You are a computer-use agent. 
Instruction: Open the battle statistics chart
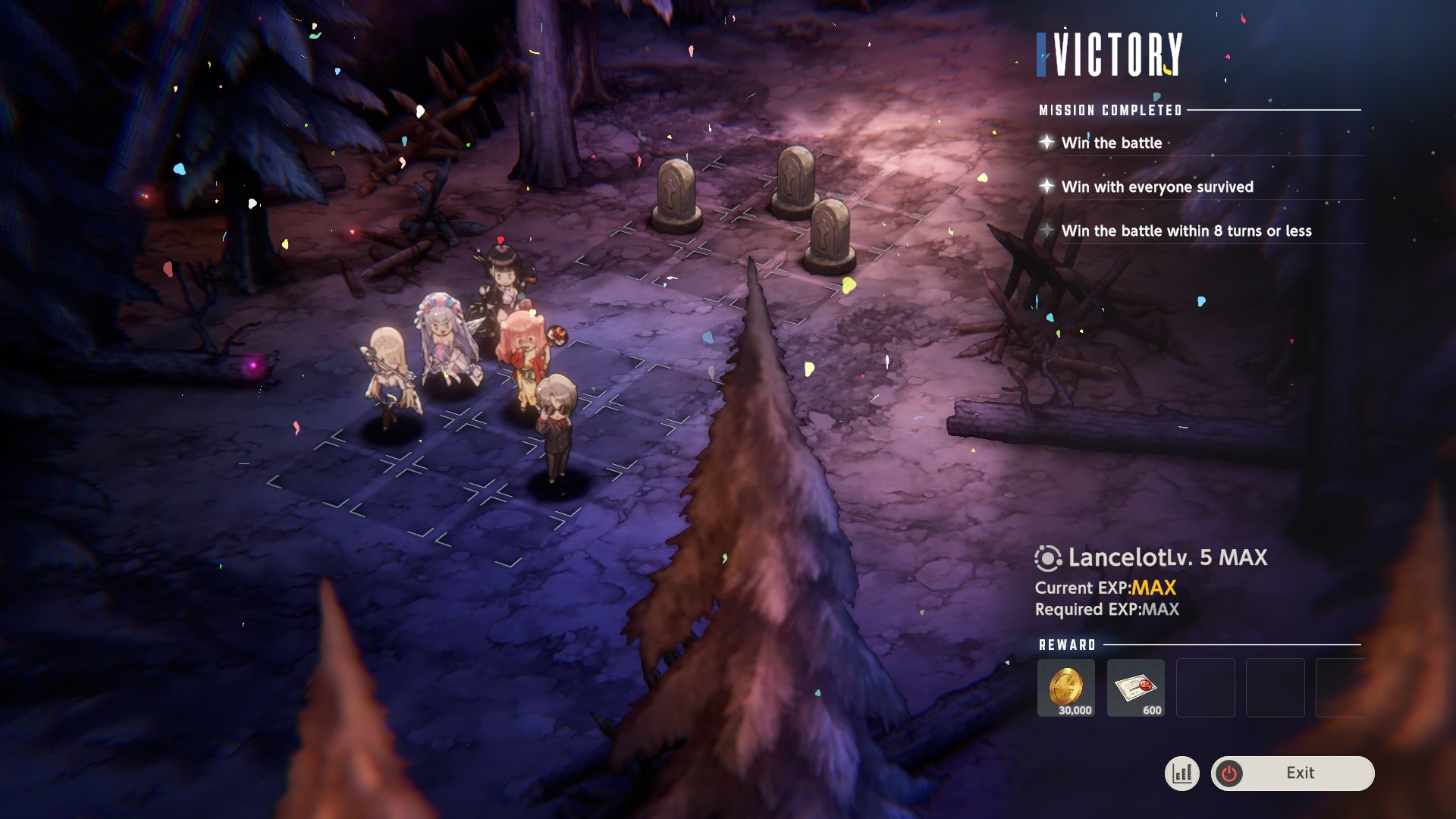click(x=1181, y=773)
